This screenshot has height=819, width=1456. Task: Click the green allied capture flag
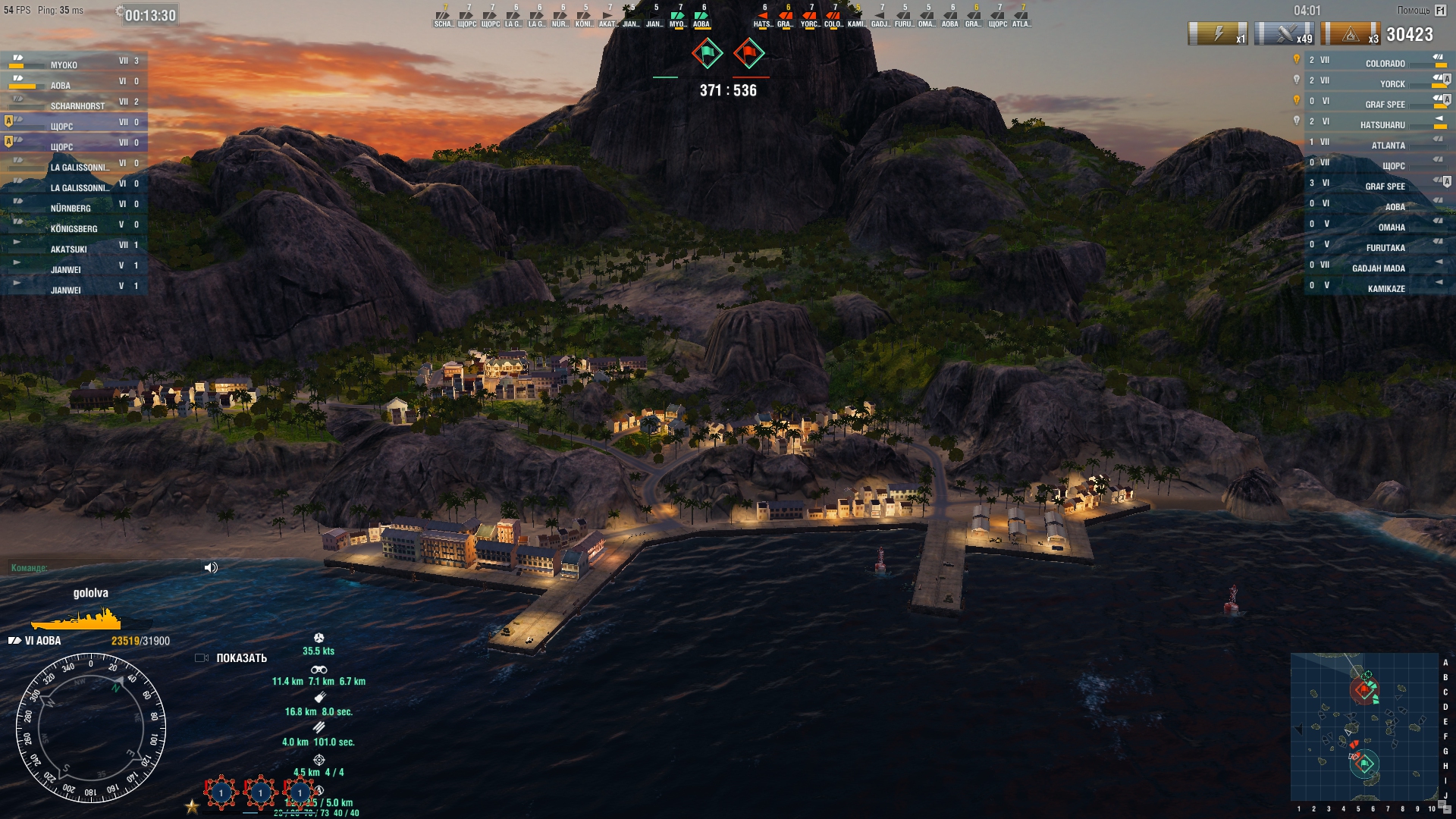coord(708,54)
